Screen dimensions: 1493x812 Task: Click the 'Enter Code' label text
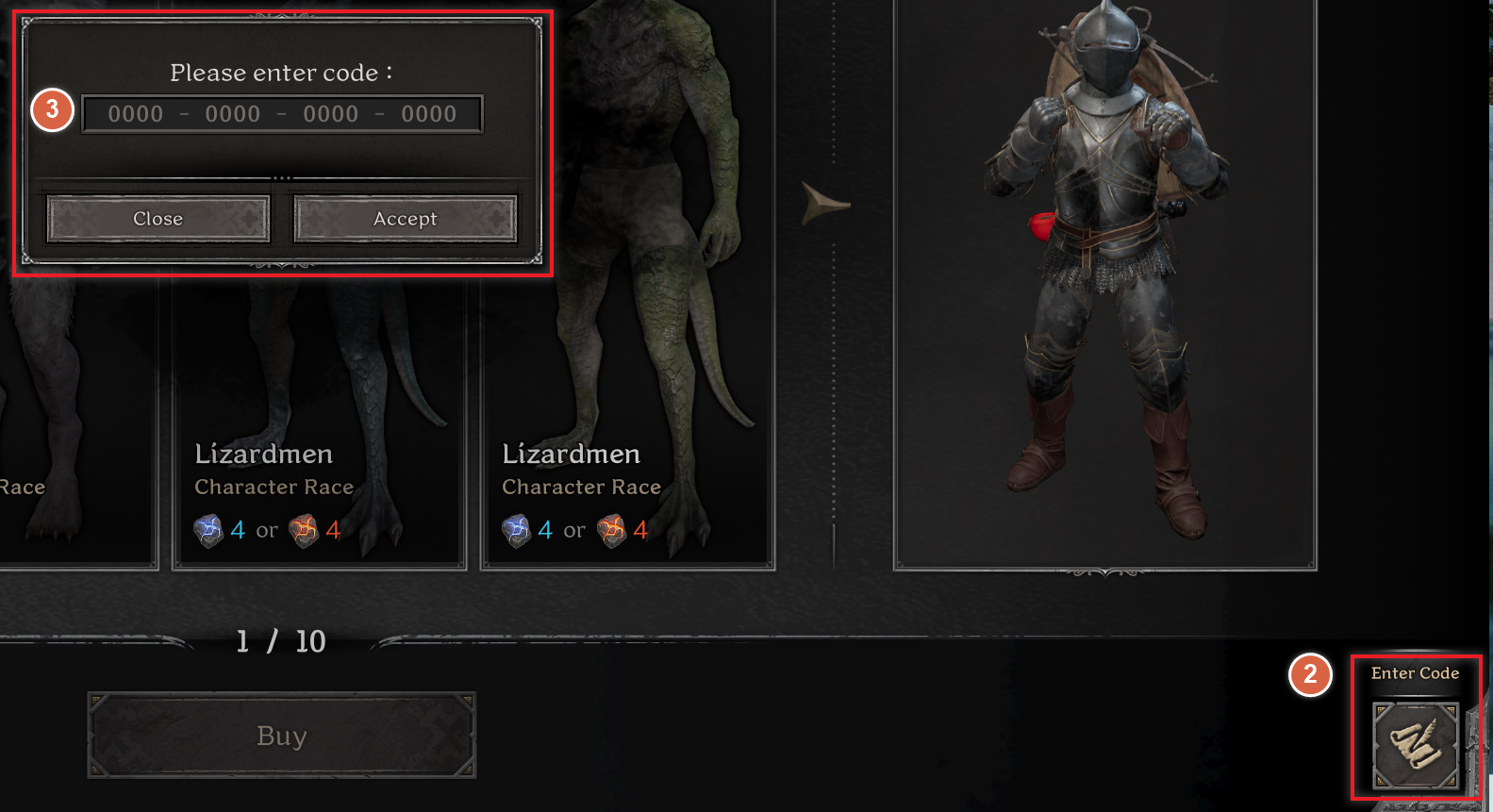point(1415,673)
